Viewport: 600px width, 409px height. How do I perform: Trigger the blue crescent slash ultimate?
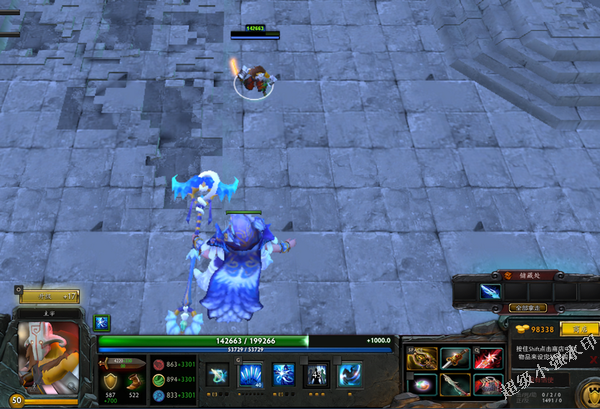coord(351,375)
